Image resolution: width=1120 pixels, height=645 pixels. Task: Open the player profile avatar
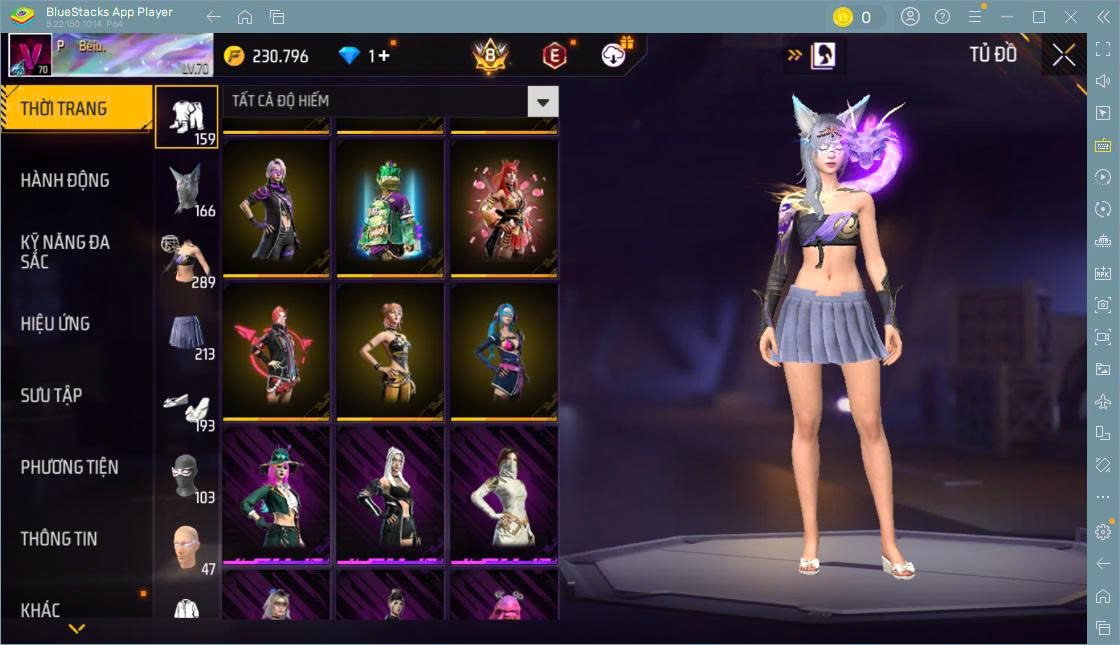[x=30, y=56]
